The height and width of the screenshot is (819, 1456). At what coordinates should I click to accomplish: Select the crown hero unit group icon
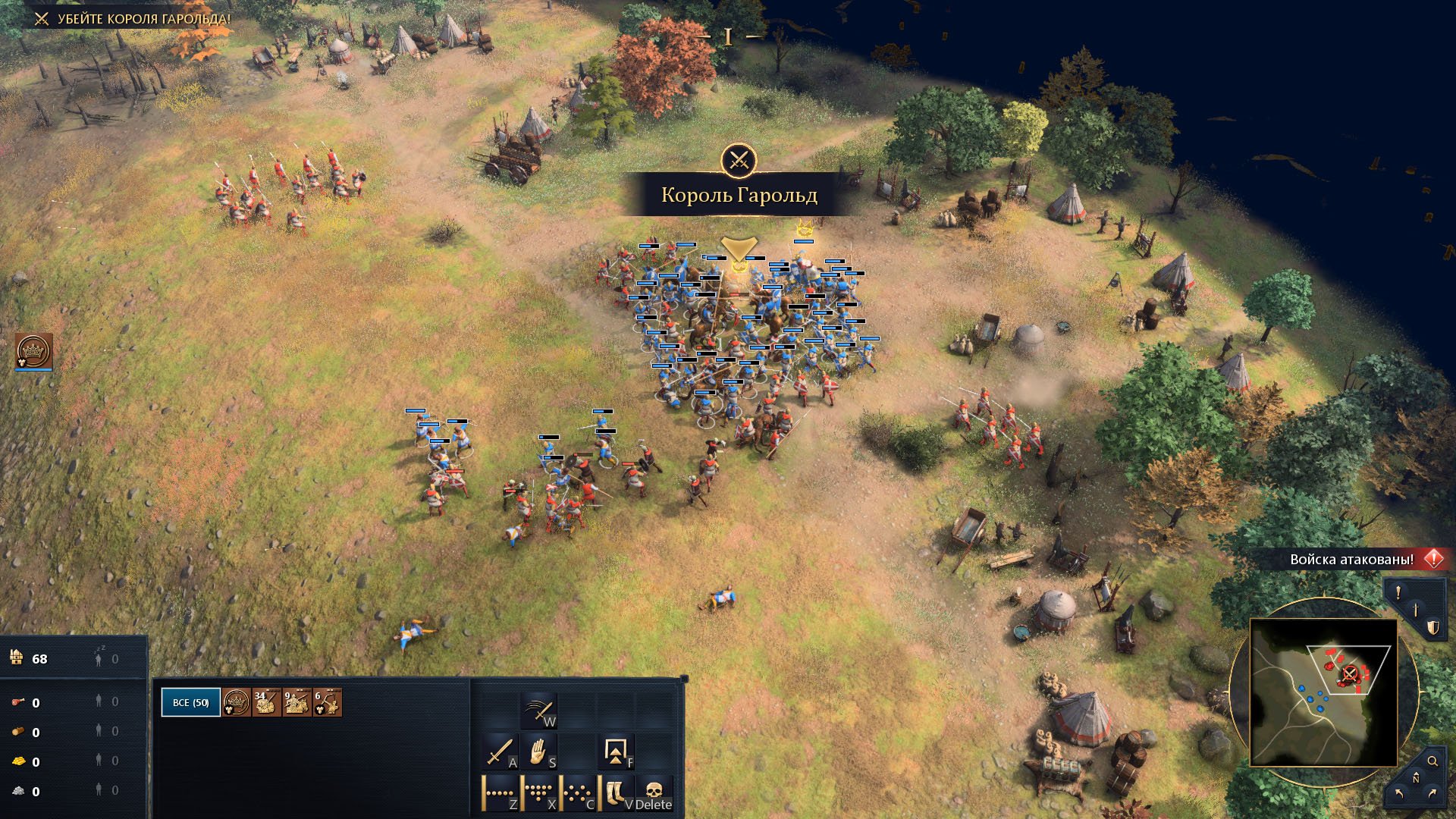click(237, 702)
